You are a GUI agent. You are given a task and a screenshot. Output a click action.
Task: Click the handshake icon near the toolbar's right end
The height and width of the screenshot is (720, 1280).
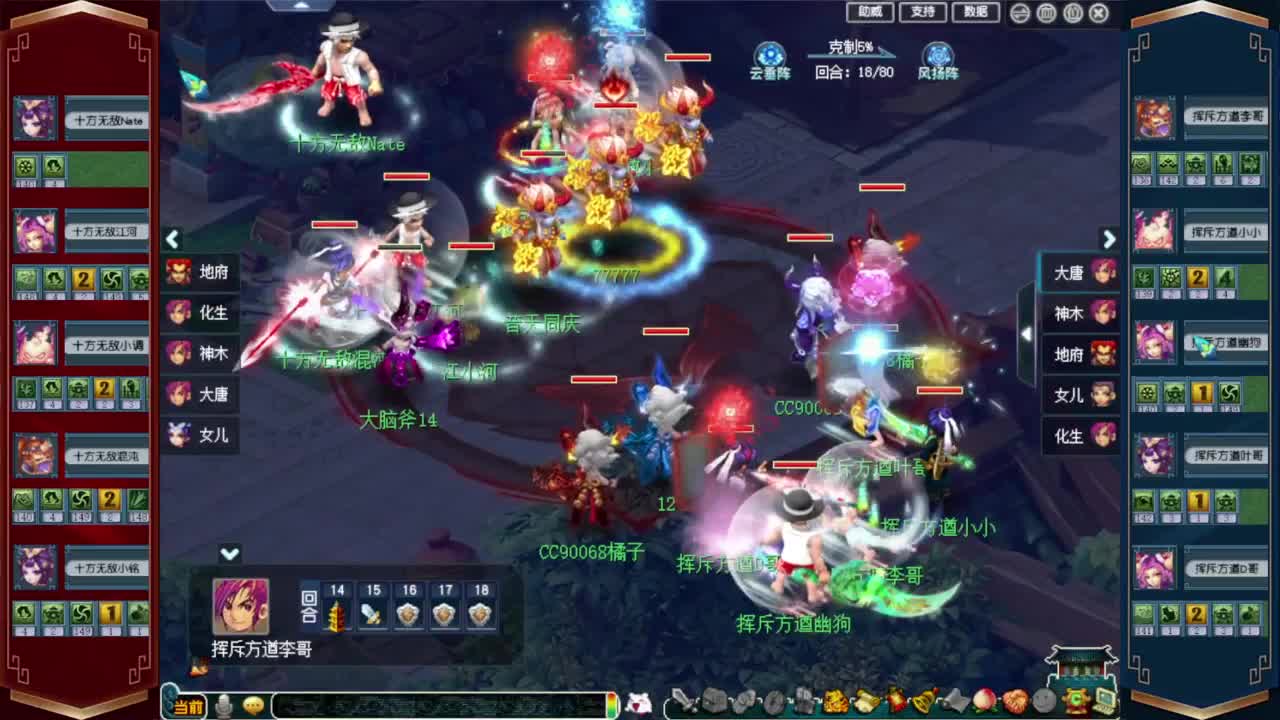point(1043,700)
